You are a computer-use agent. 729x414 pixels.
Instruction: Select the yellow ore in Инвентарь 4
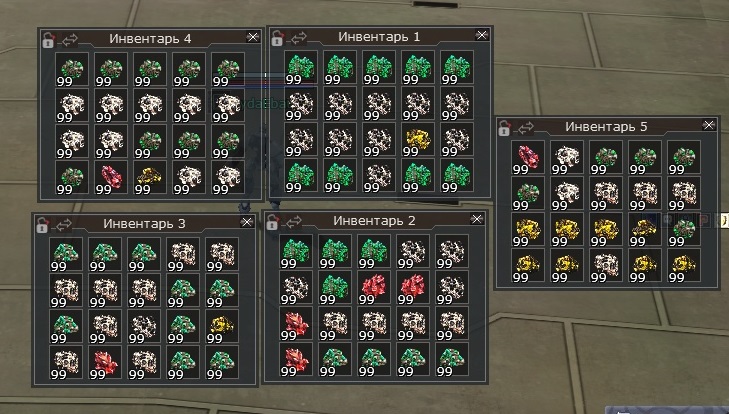148,176
